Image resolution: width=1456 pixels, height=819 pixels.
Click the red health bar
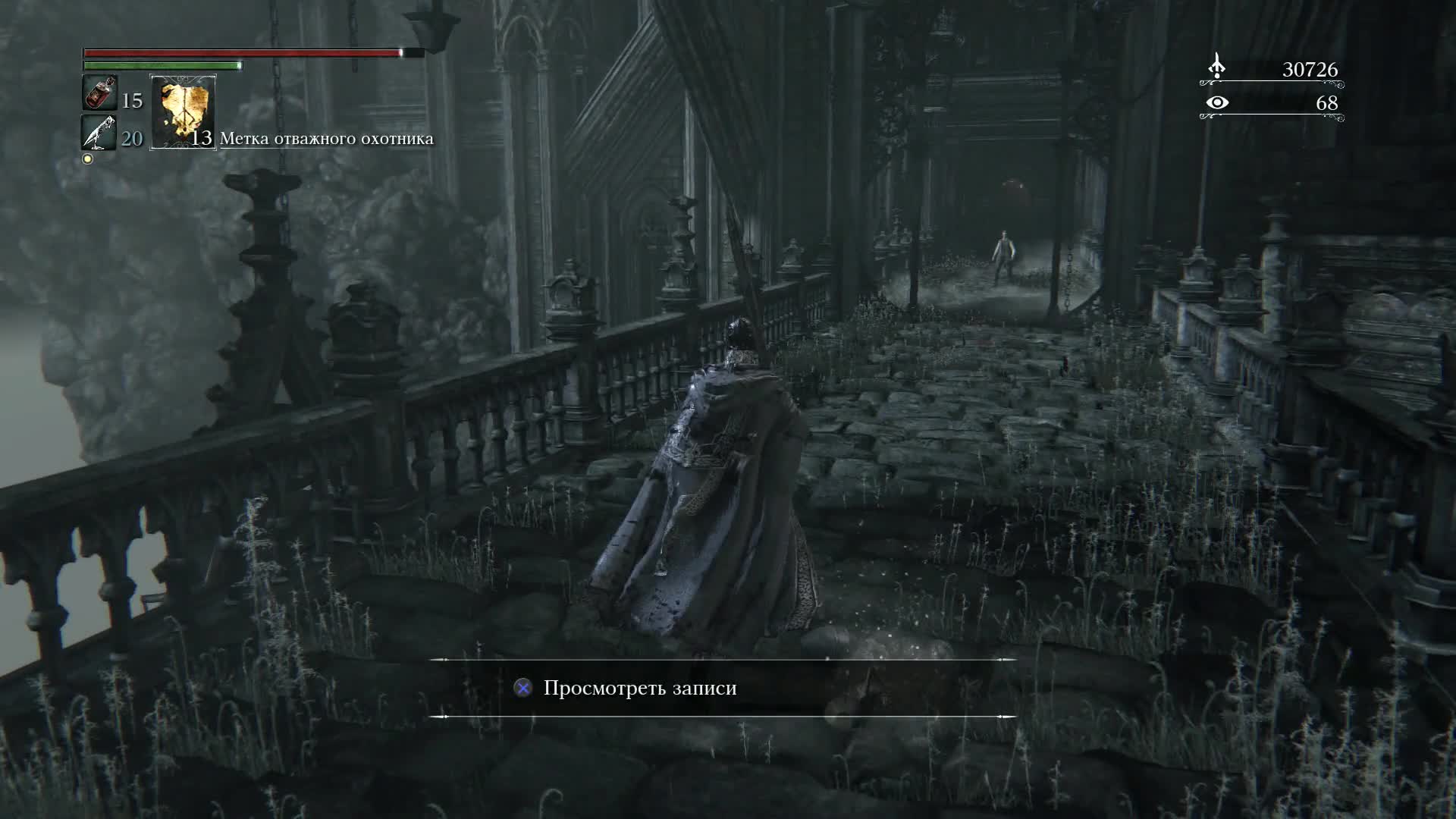243,54
